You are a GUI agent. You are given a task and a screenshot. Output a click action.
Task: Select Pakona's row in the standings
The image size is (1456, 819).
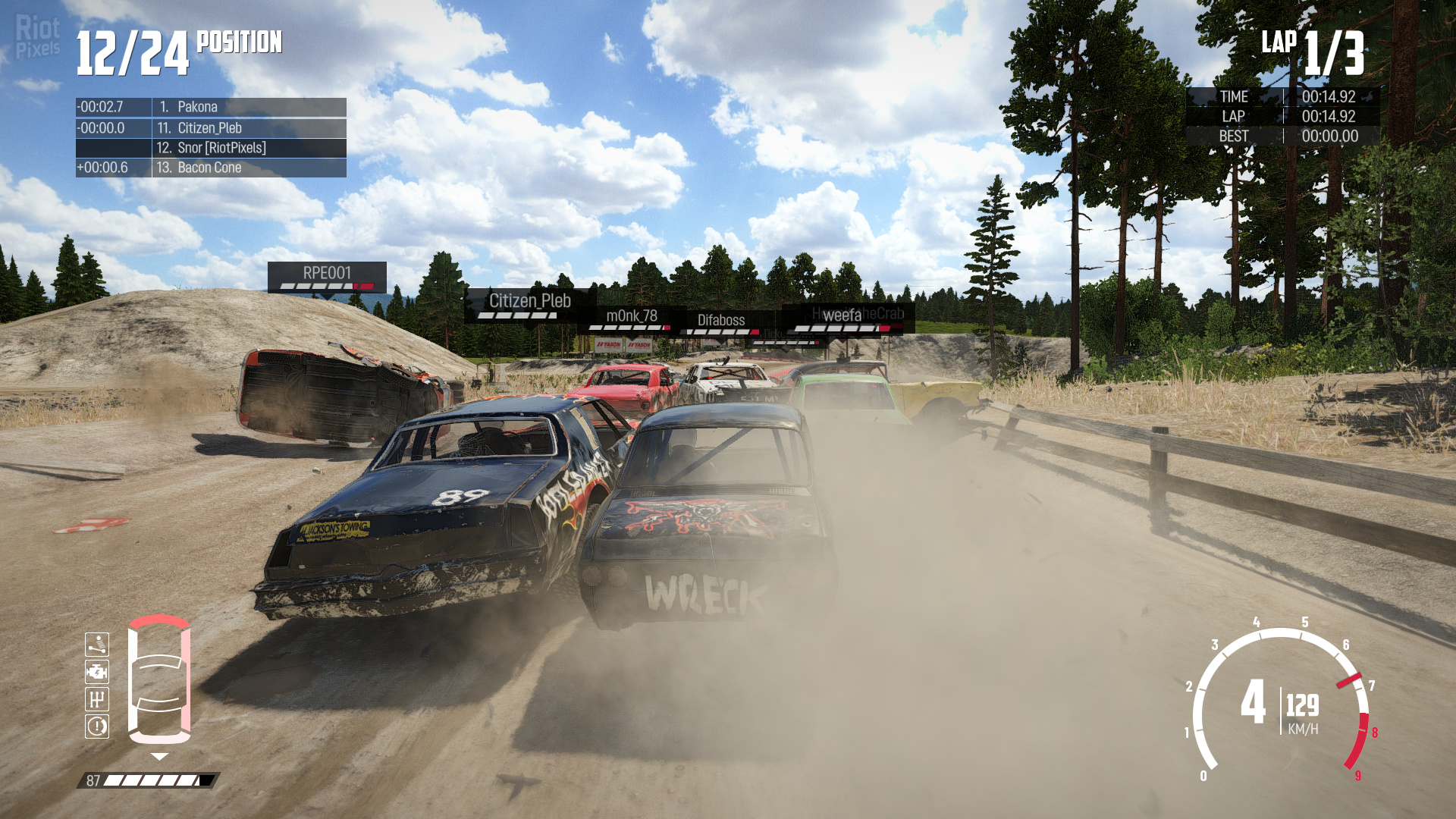click(211, 107)
